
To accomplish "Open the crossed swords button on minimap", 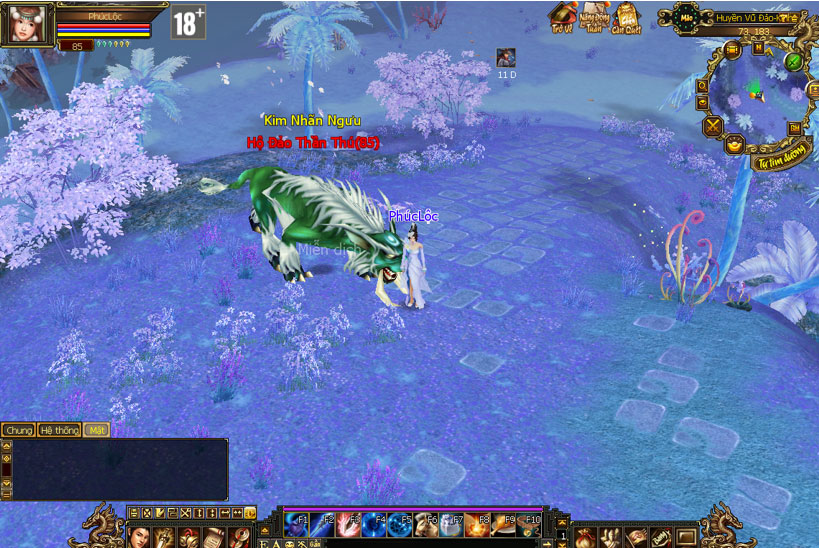I will coord(713,126).
